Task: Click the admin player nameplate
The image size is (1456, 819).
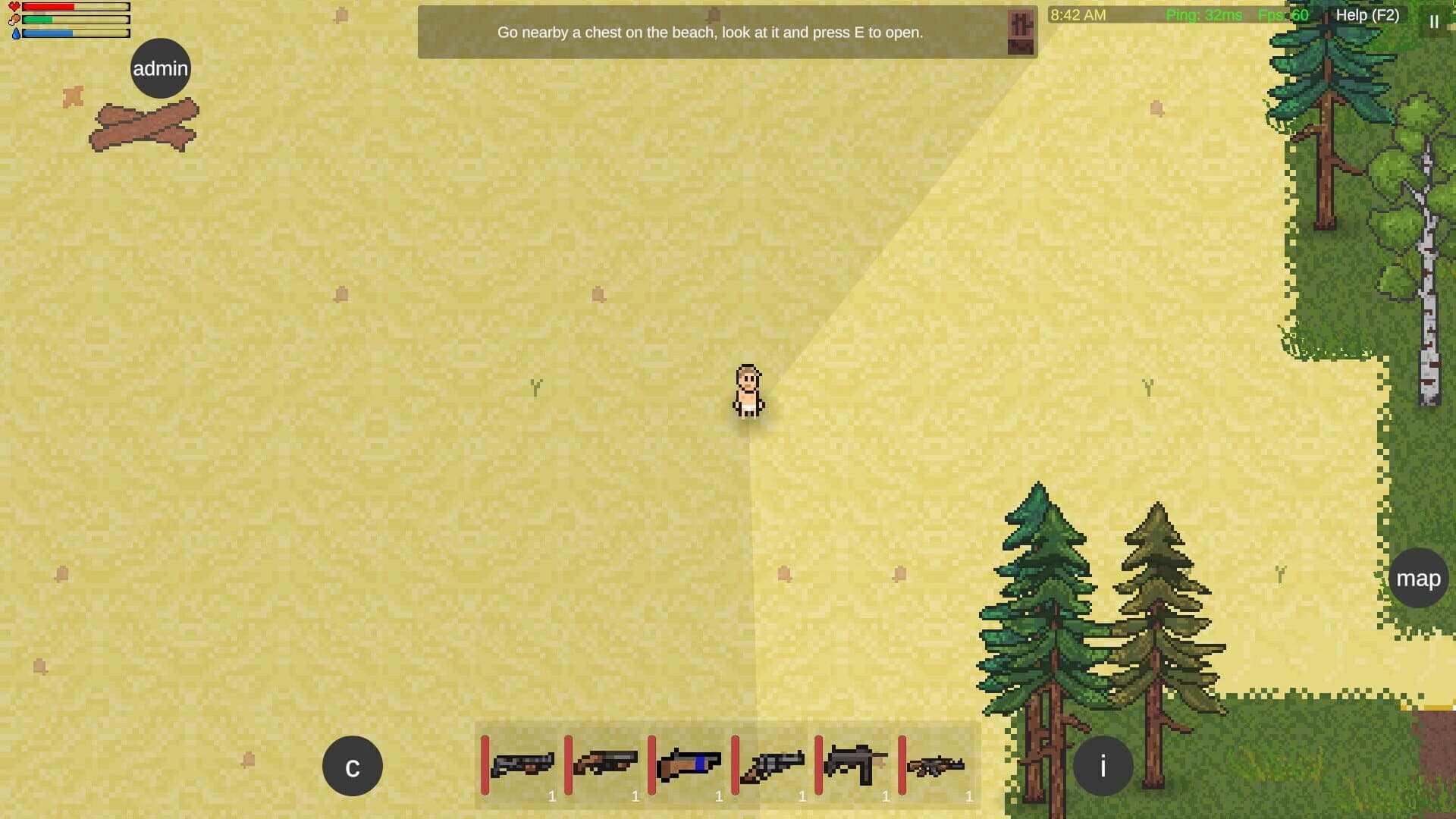Action: click(160, 67)
